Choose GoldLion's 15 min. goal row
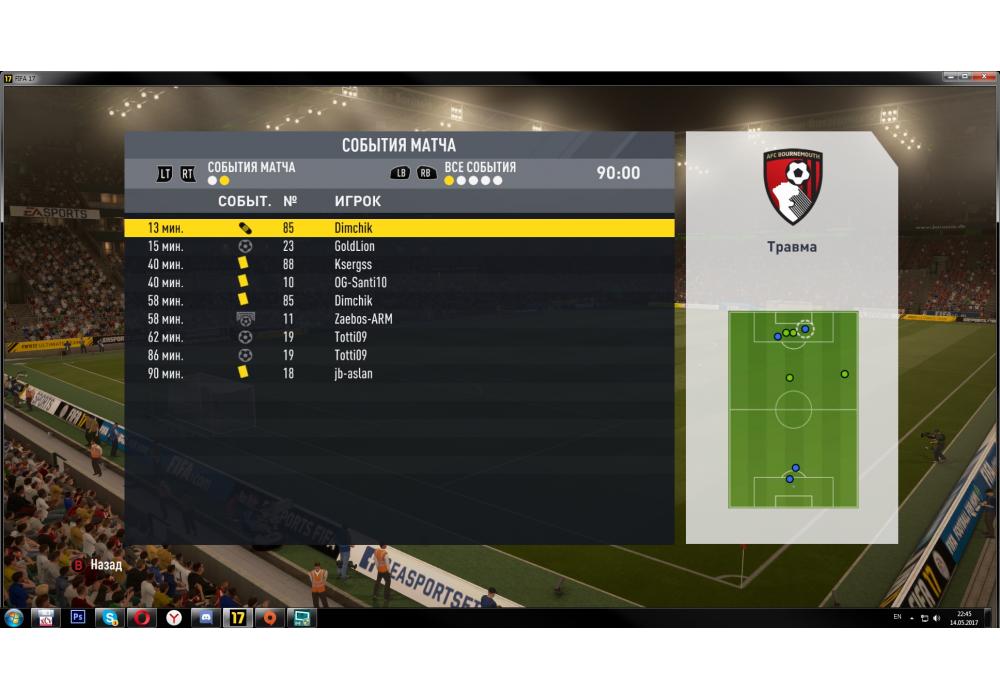The height and width of the screenshot is (700, 1000). [x=398, y=246]
